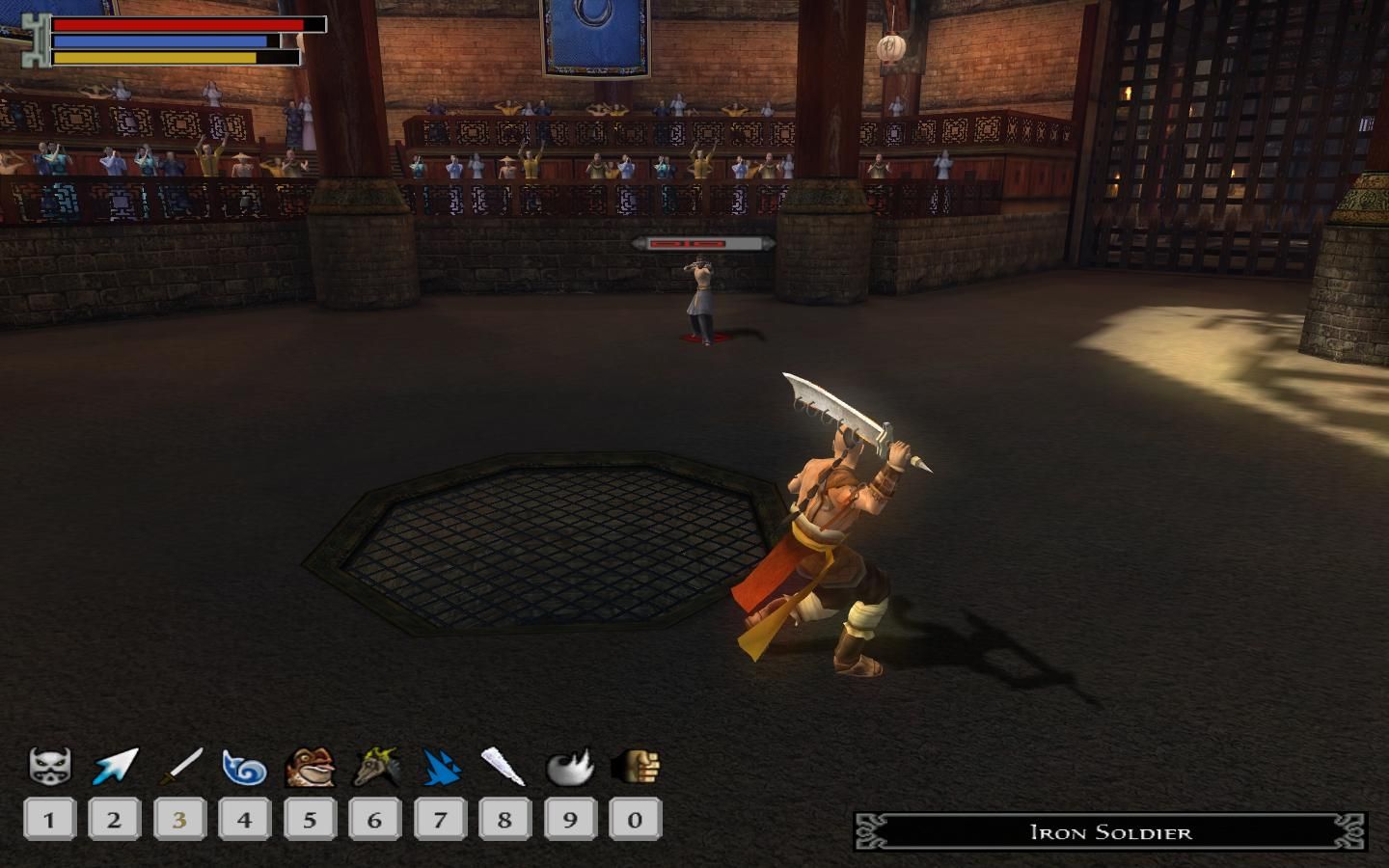The width and height of the screenshot is (1389, 868).
Task: Switch to the blue wave swirl style
Action: [x=244, y=769]
